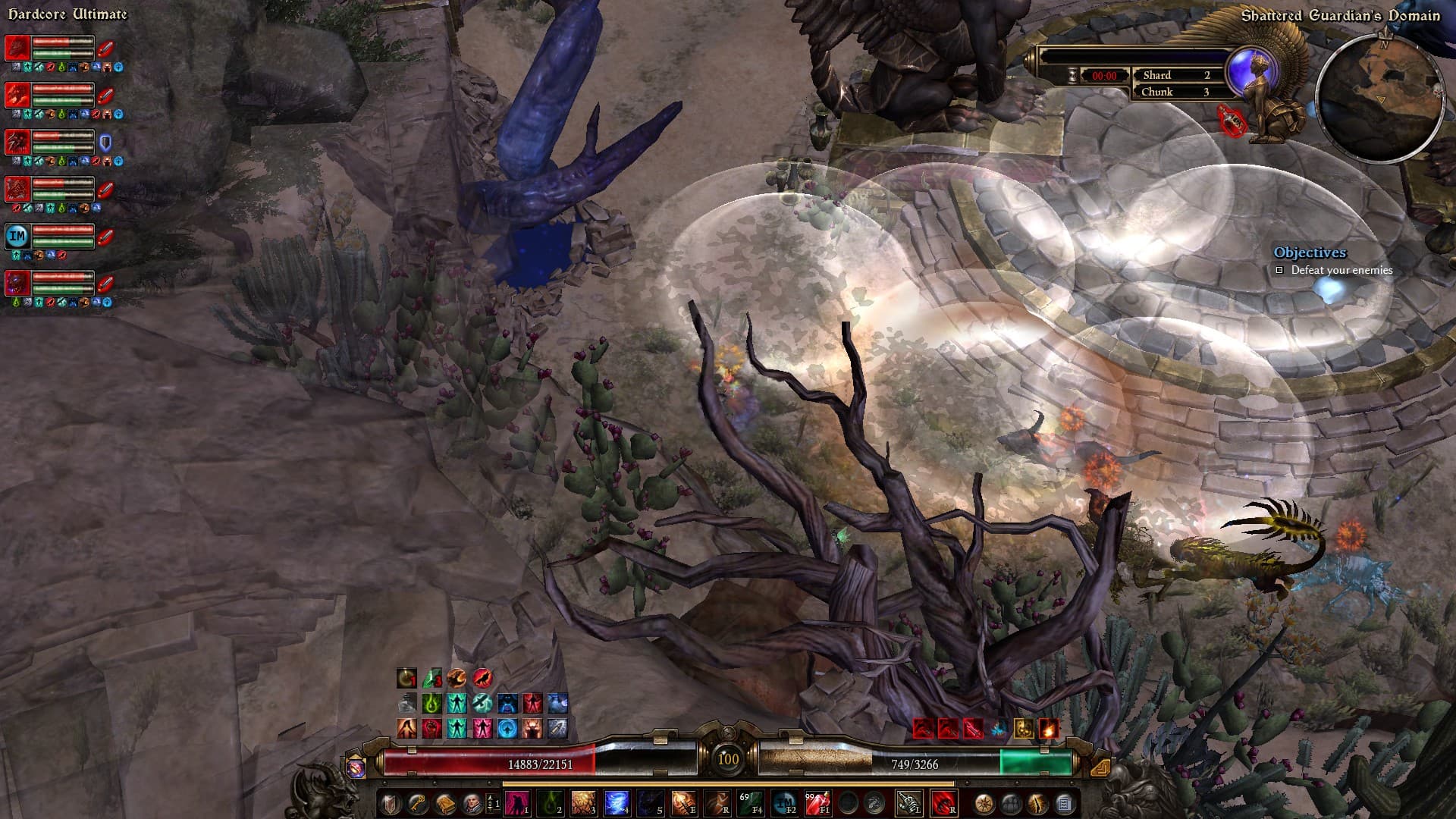This screenshot has height=819, width=1456.
Task: Use the green item with 69 count on F4
Action: 751,802
